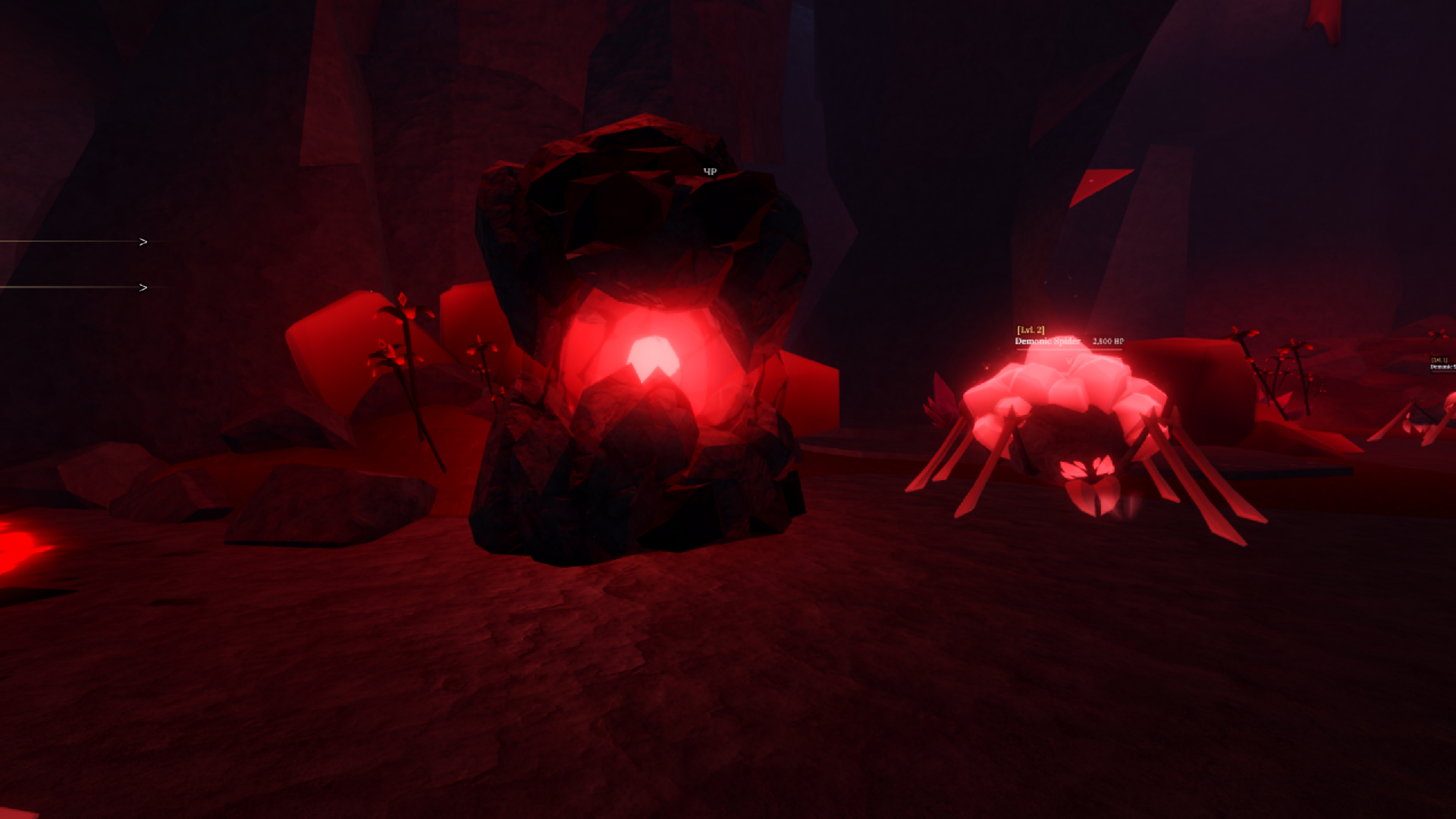Expand the lower quest tracker chevron
Viewport: 1456px width, 819px height.
click(x=142, y=287)
